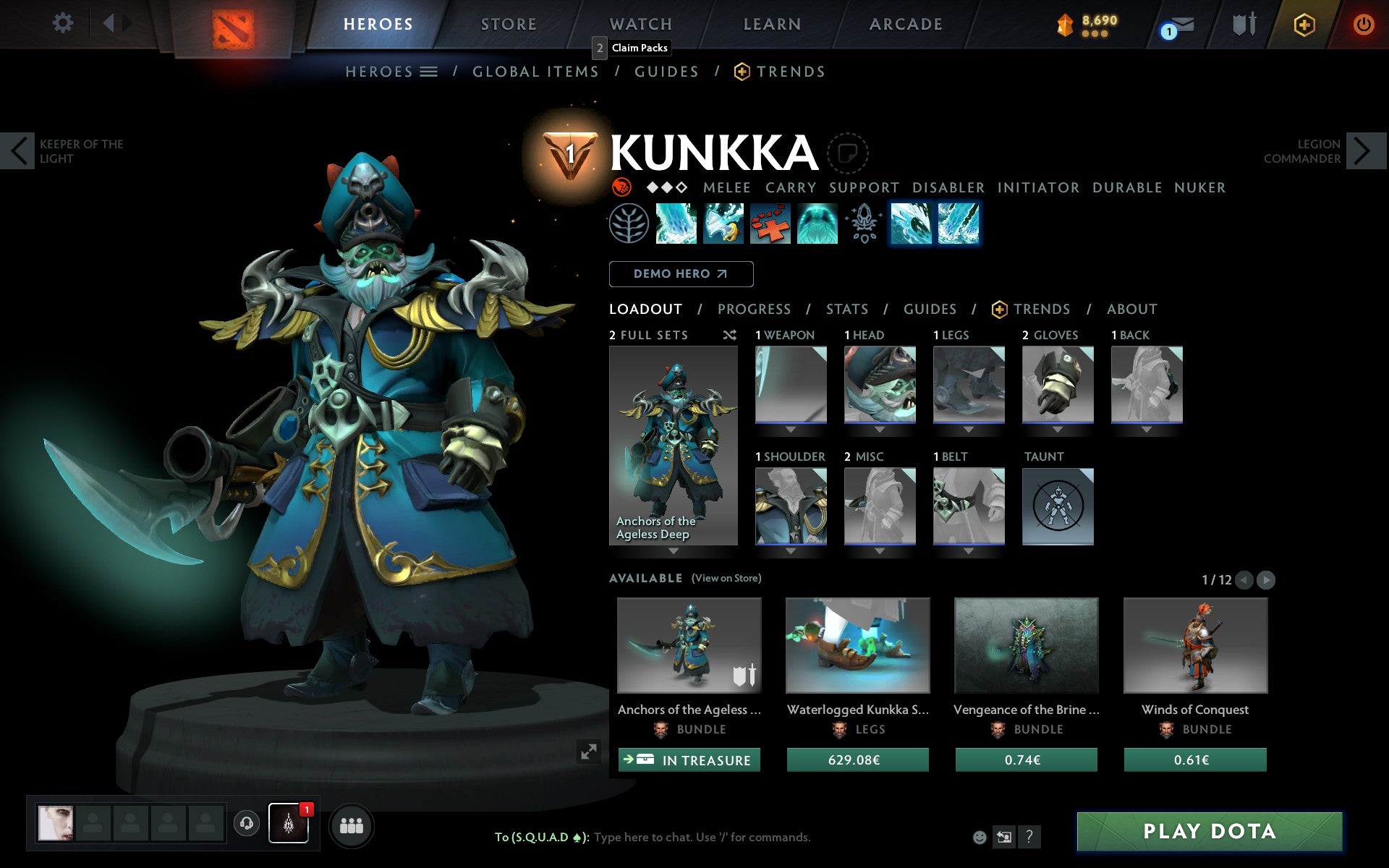Quit the game with the power button
The width and height of the screenshot is (1389, 868).
[1363, 25]
